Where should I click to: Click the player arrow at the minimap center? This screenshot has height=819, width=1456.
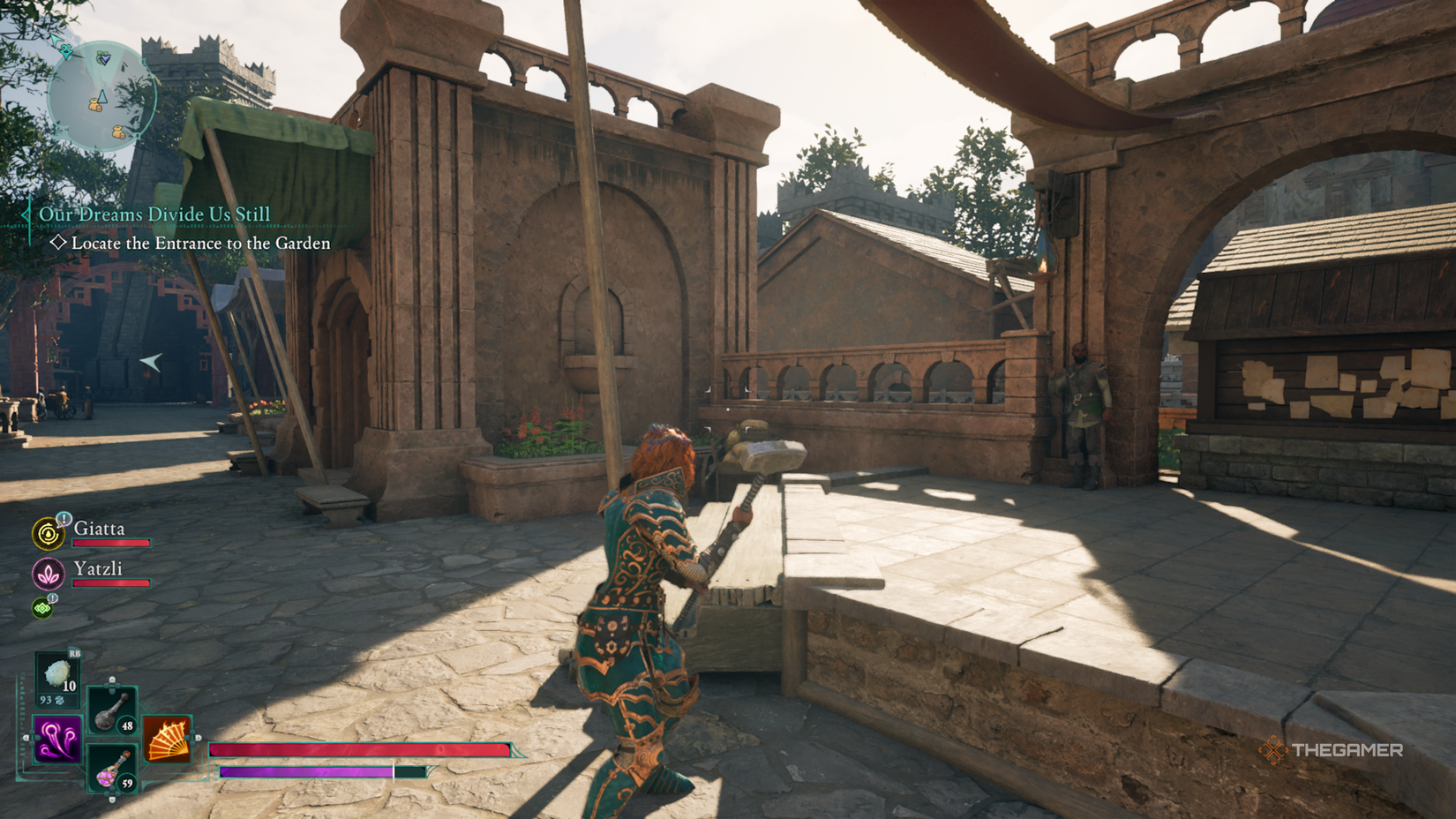[x=102, y=96]
